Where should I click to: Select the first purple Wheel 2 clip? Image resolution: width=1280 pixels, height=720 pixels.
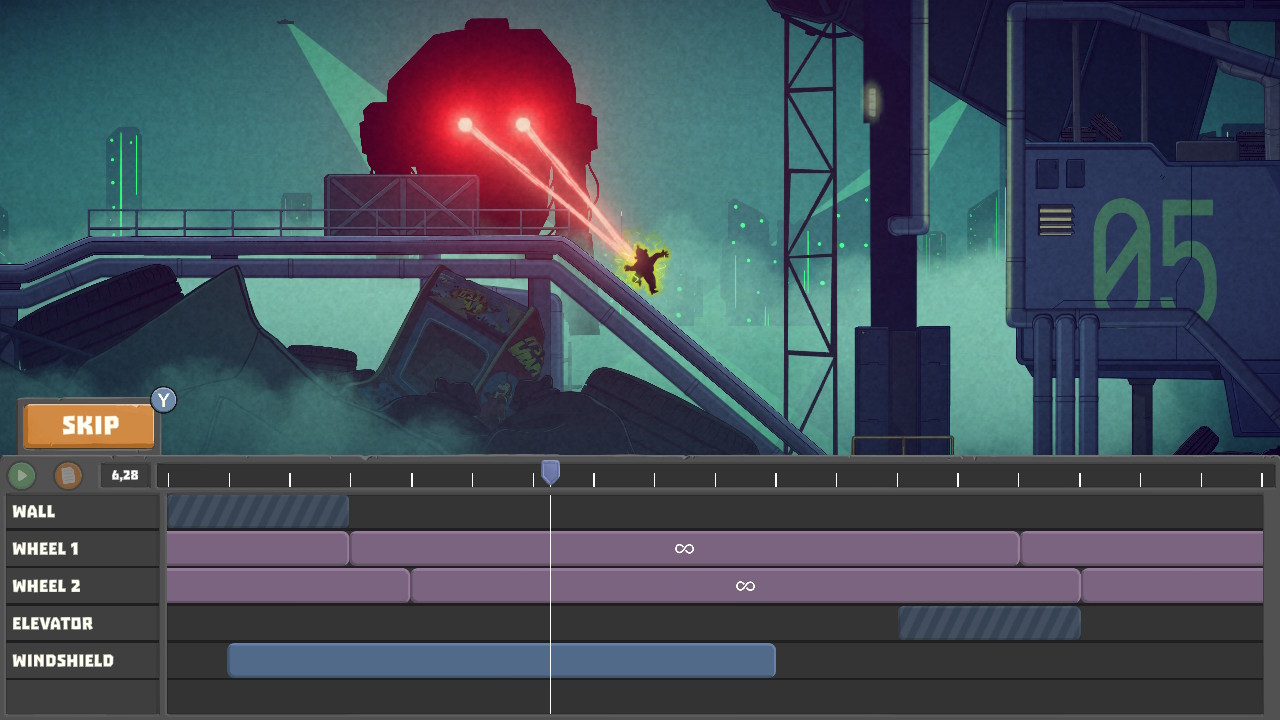[285, 585]
